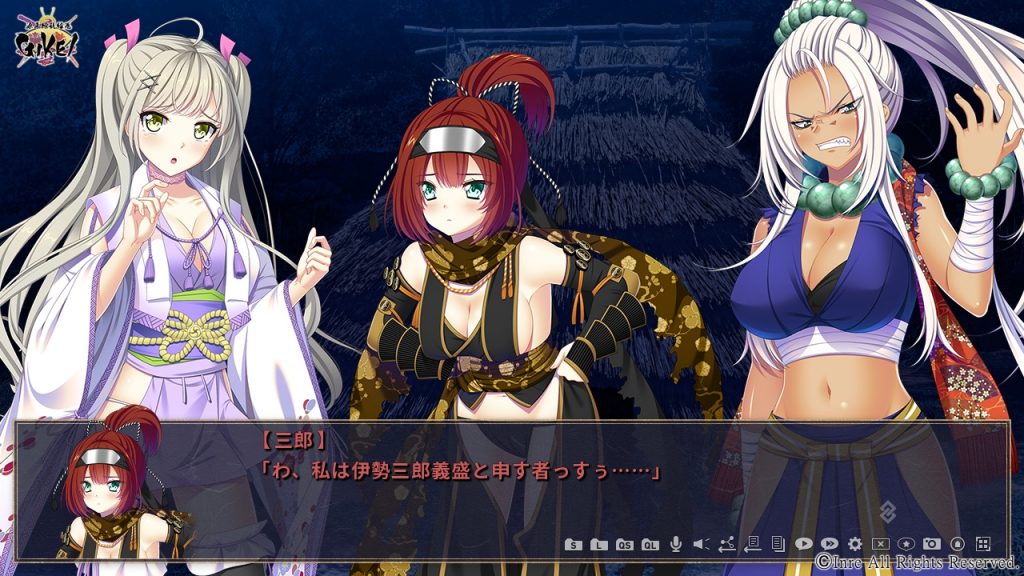1024x576 pixels.
Task: Click the return-to-previous-line page icon
Action: pyautogui.click(x=752, y=544)
